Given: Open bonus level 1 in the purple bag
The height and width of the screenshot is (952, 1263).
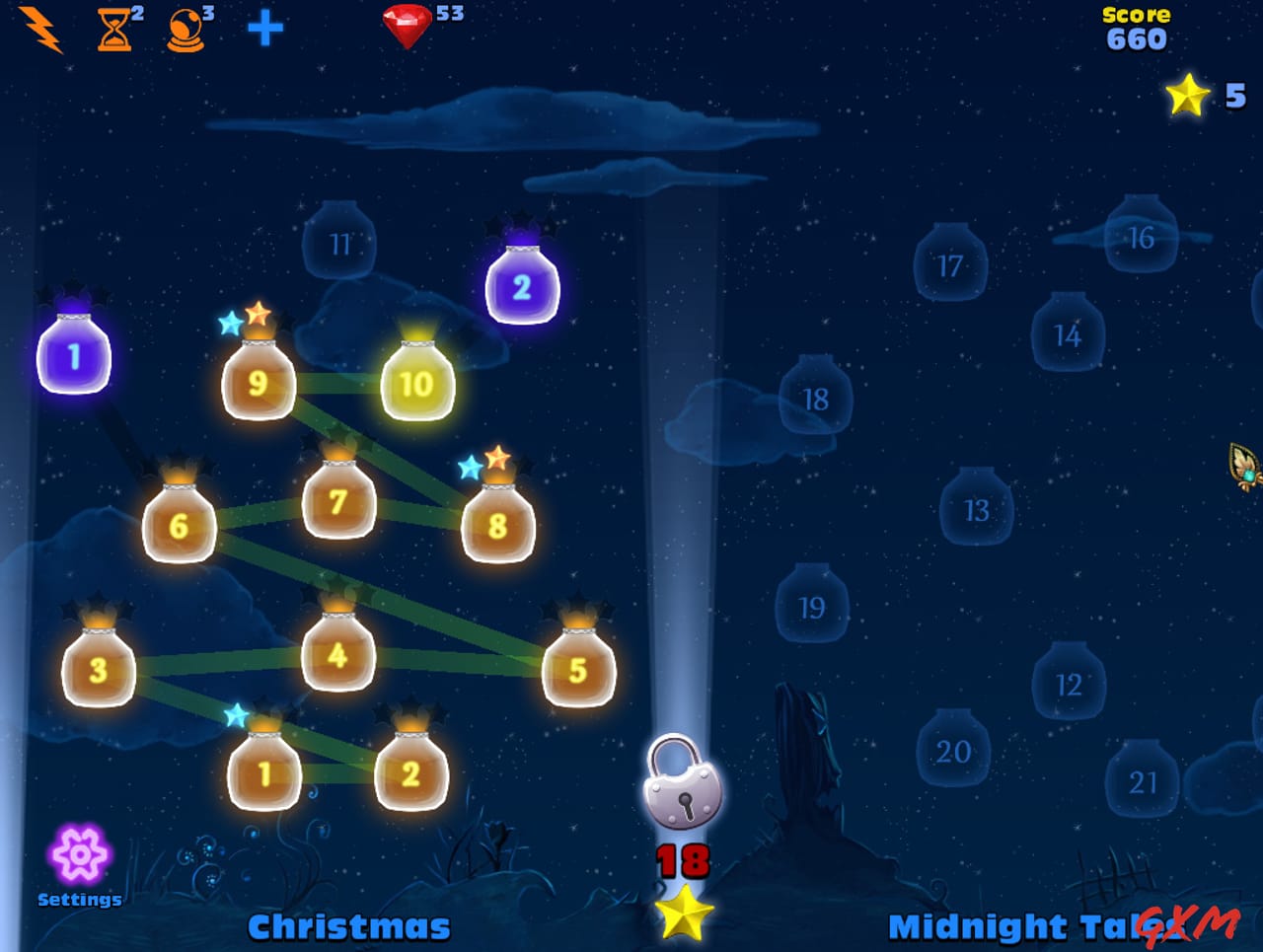Looking at the screenshot, I should coord(74,357).
